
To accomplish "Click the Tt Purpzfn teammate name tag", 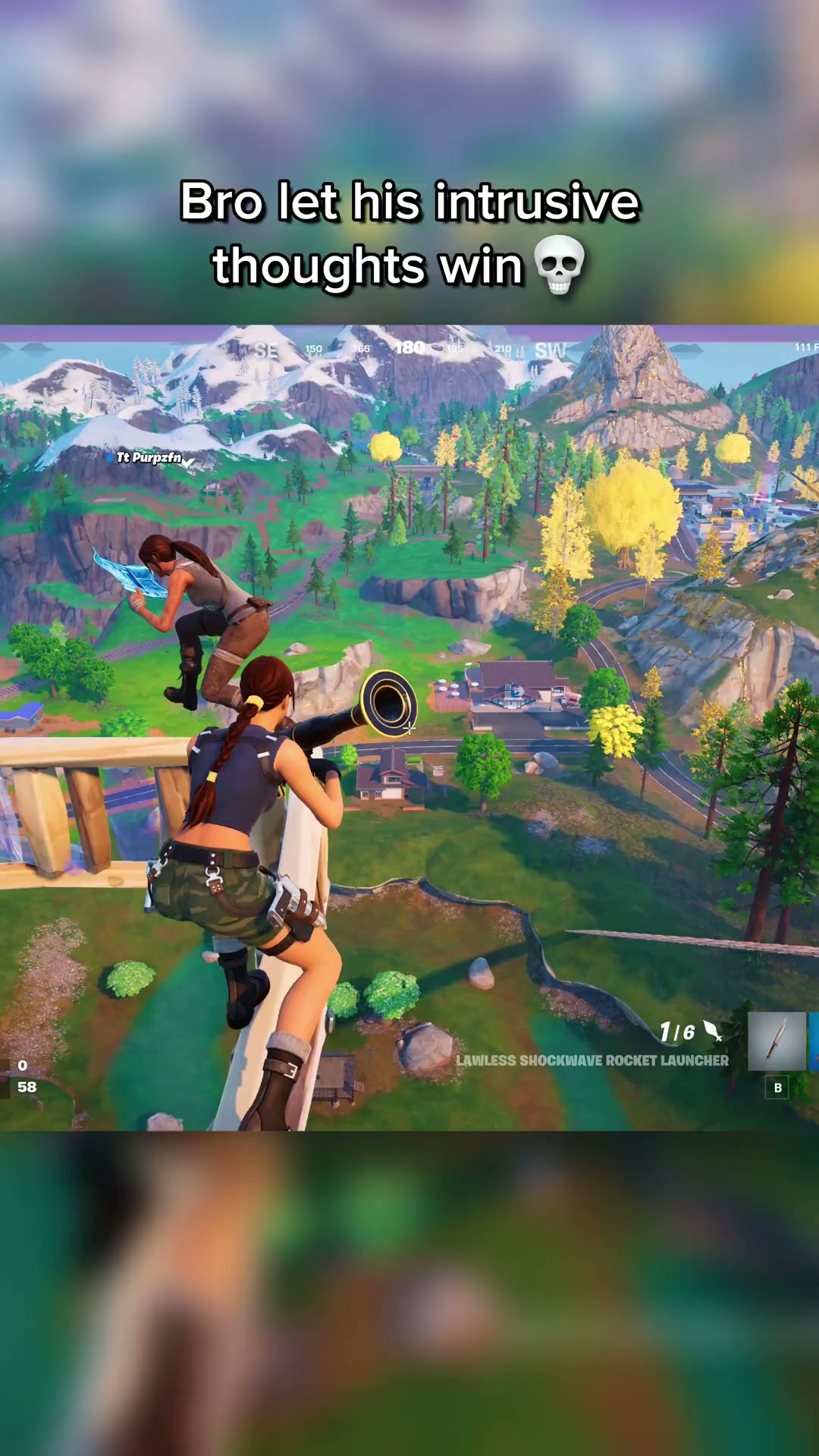I will coord(149,457).
